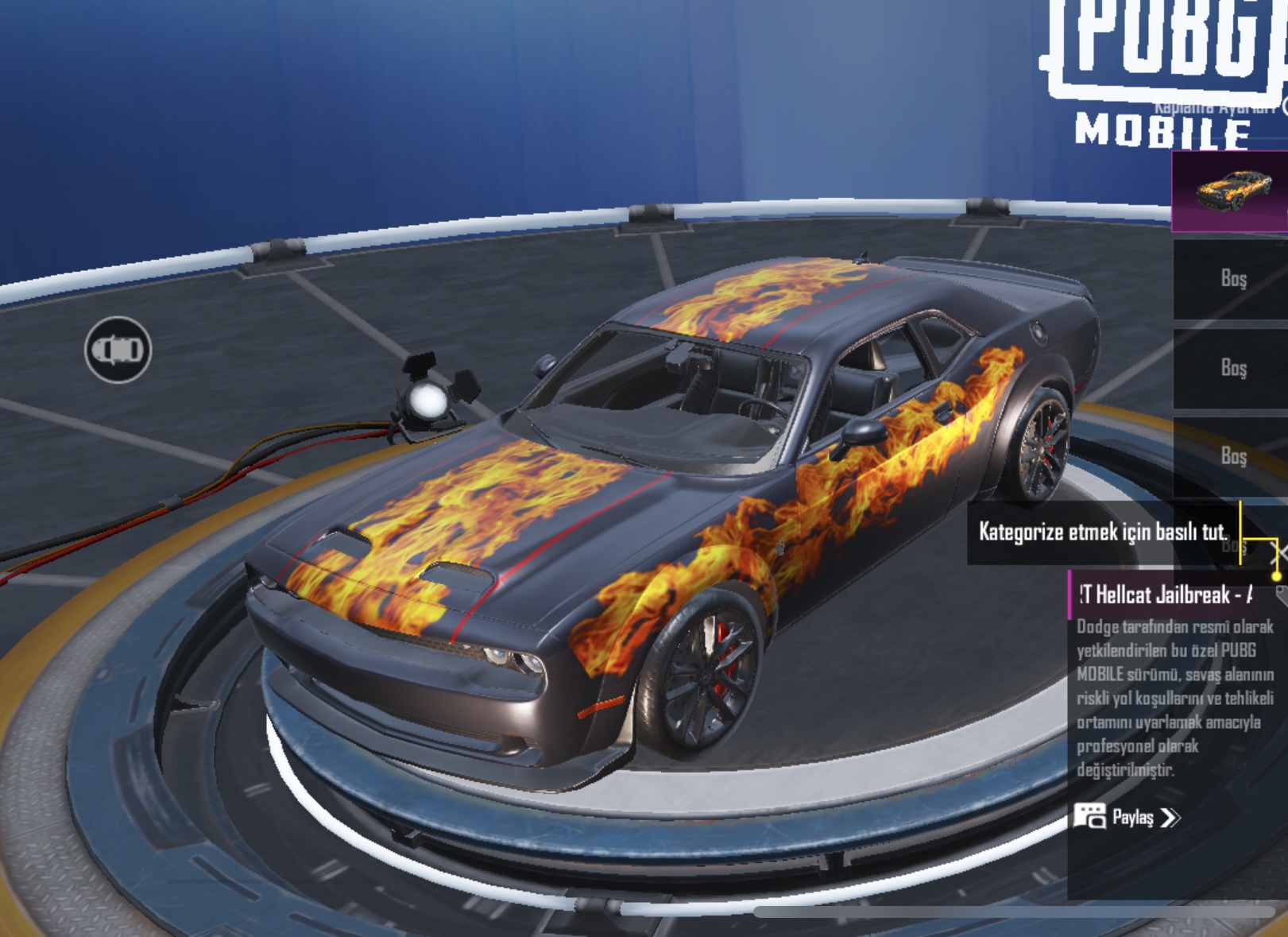Open the Hellcat Jailbreak title entry

[1166, 594]
